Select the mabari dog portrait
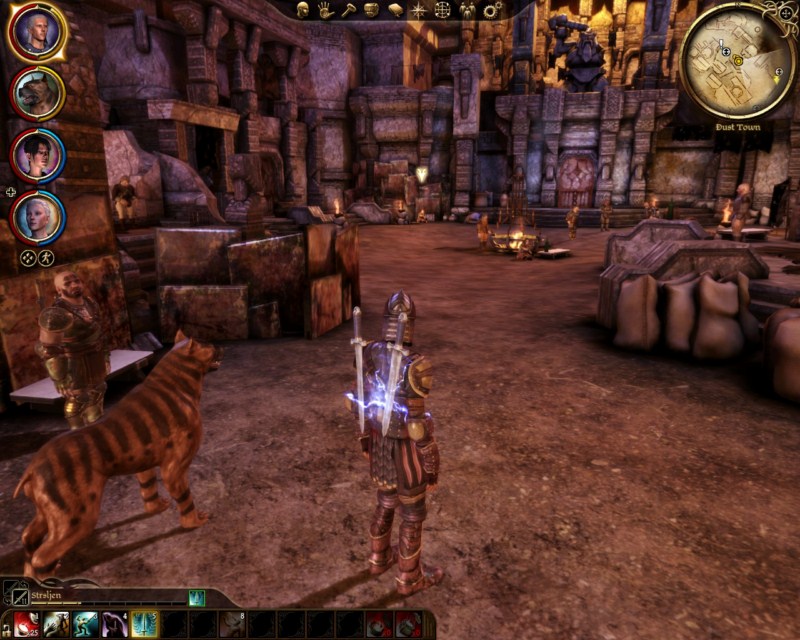Screen dimensions: 800x640 coord(37,93)
